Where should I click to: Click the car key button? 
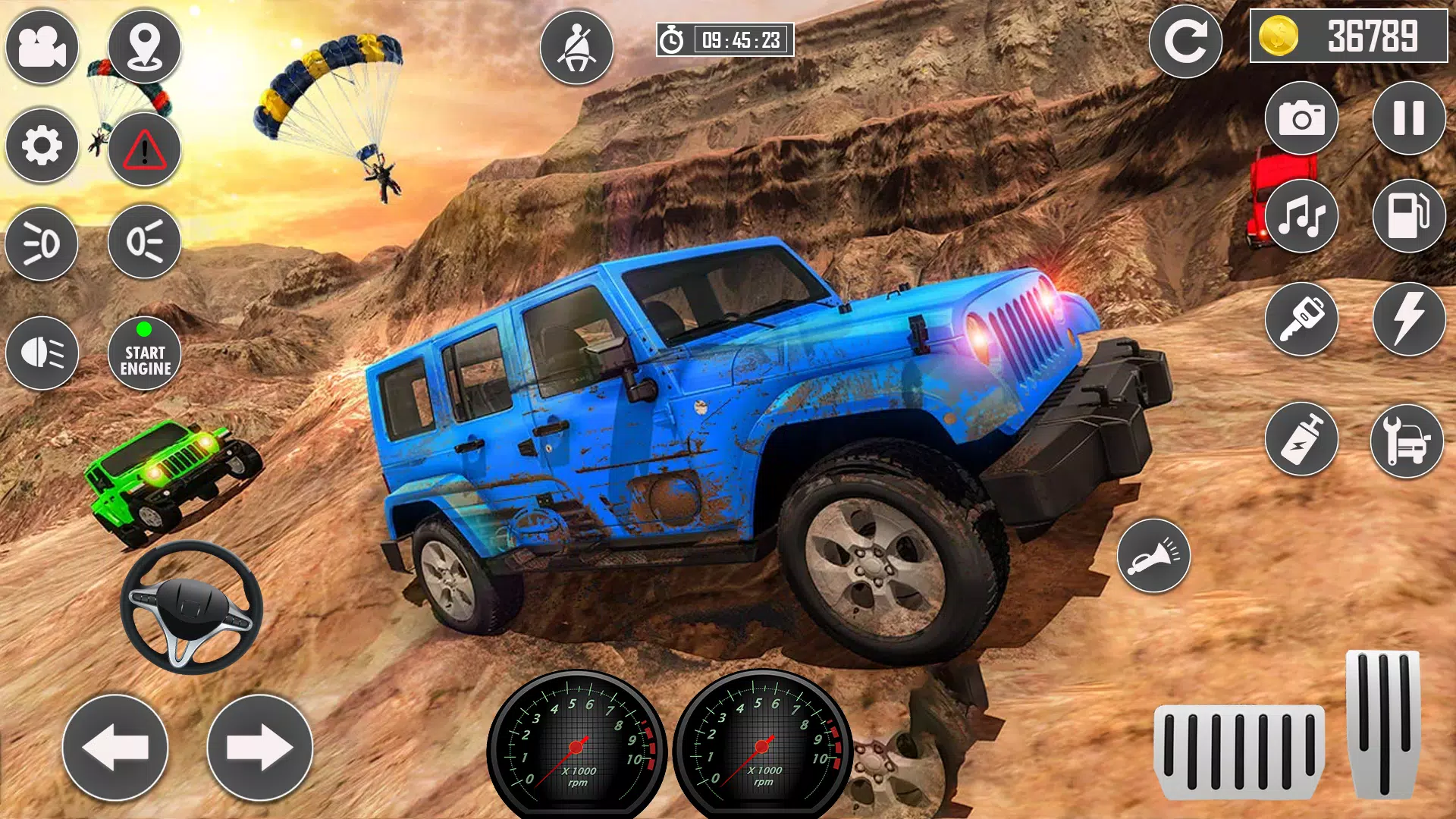1301,319
